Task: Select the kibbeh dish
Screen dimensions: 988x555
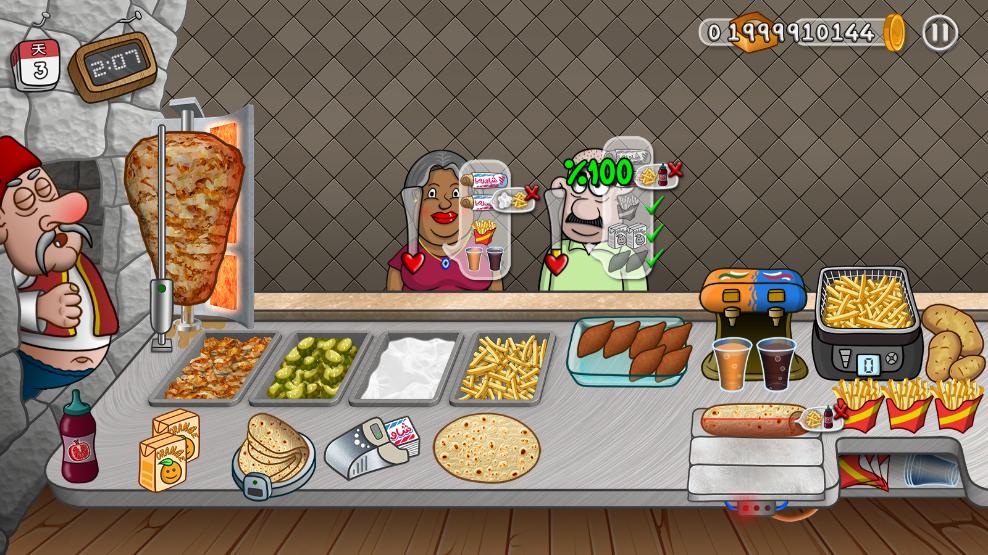Action: point(632,346)
